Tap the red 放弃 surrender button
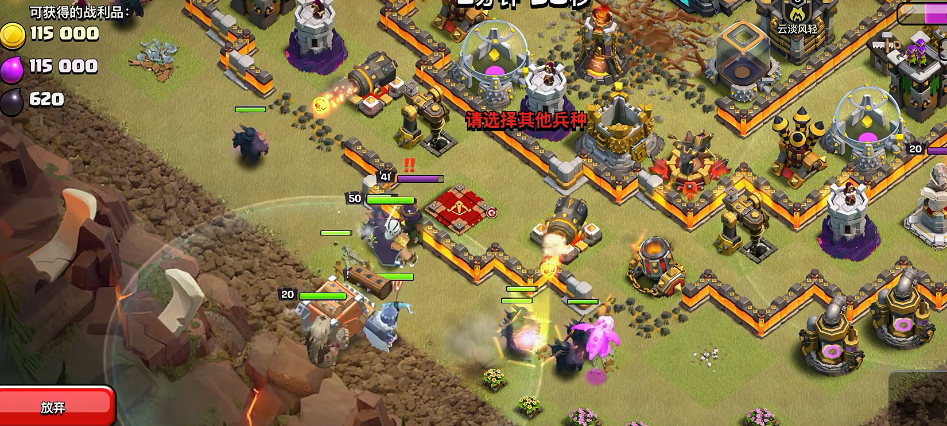Screen dimensions: 947x426 (x=54, y=407)
